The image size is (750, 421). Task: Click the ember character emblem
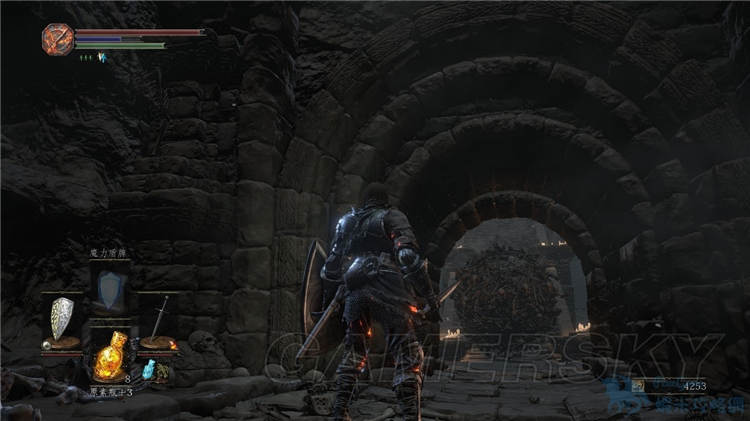point(57,39)
